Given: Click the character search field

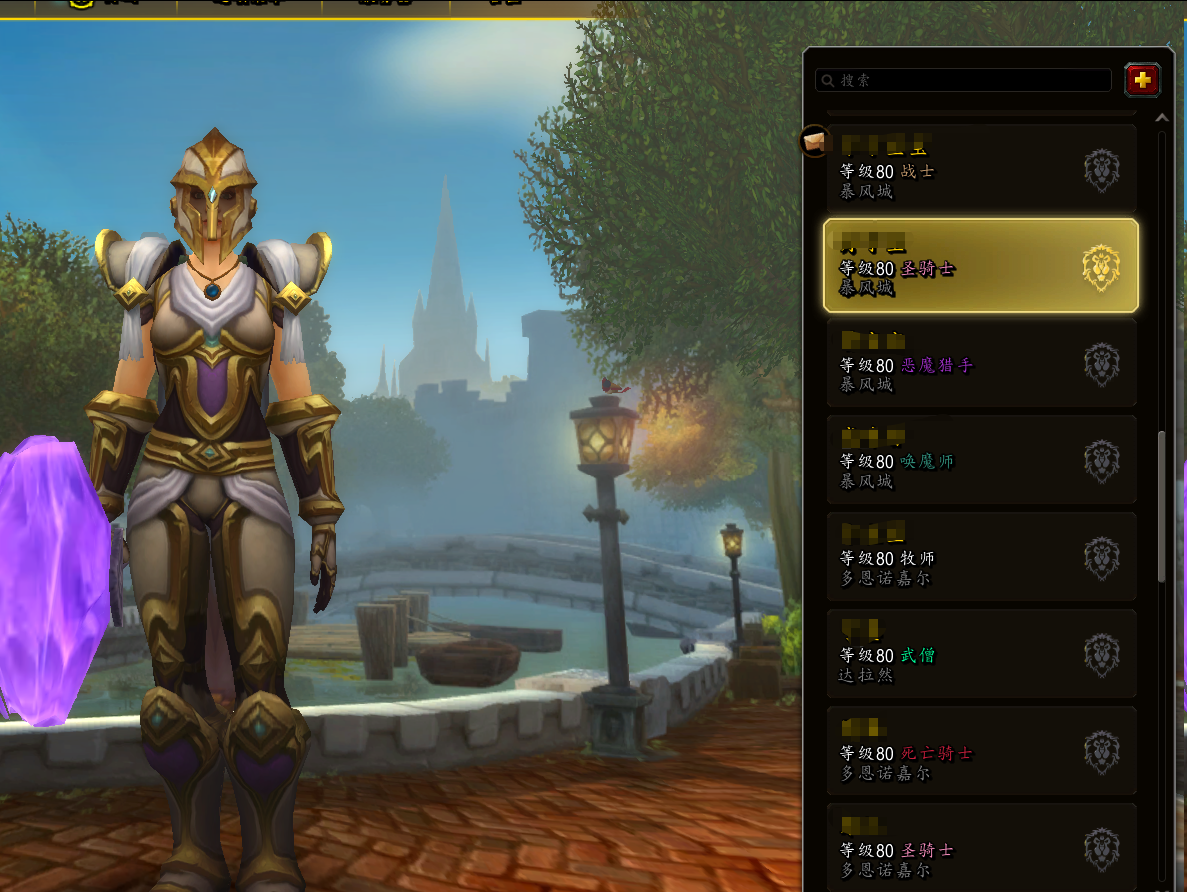Looking at the screenshot, I should 963,80.
